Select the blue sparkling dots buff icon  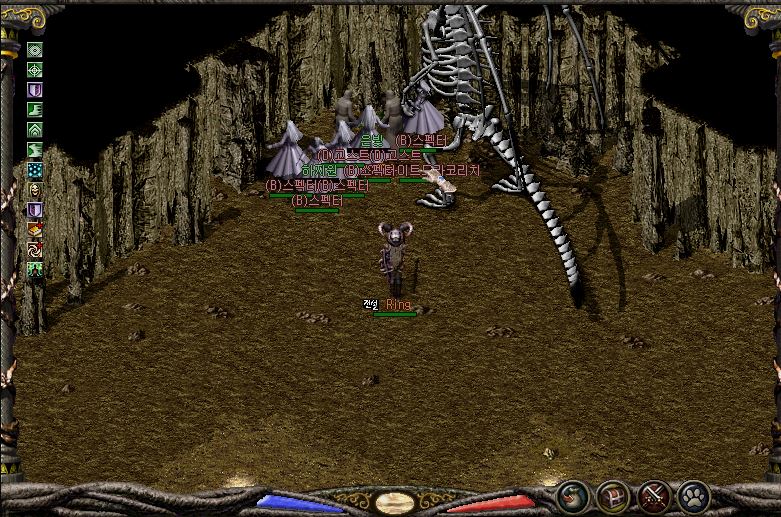pyautogui.click(x=35, y=170)
